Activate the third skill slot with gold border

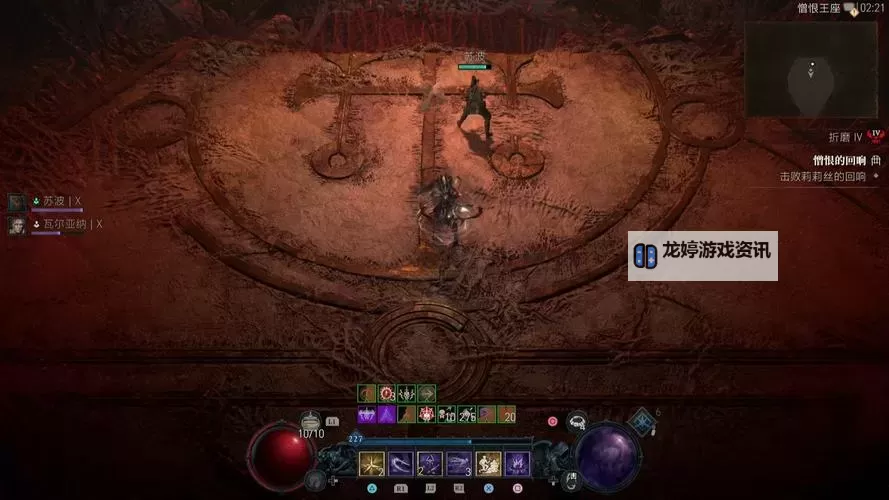430,464
